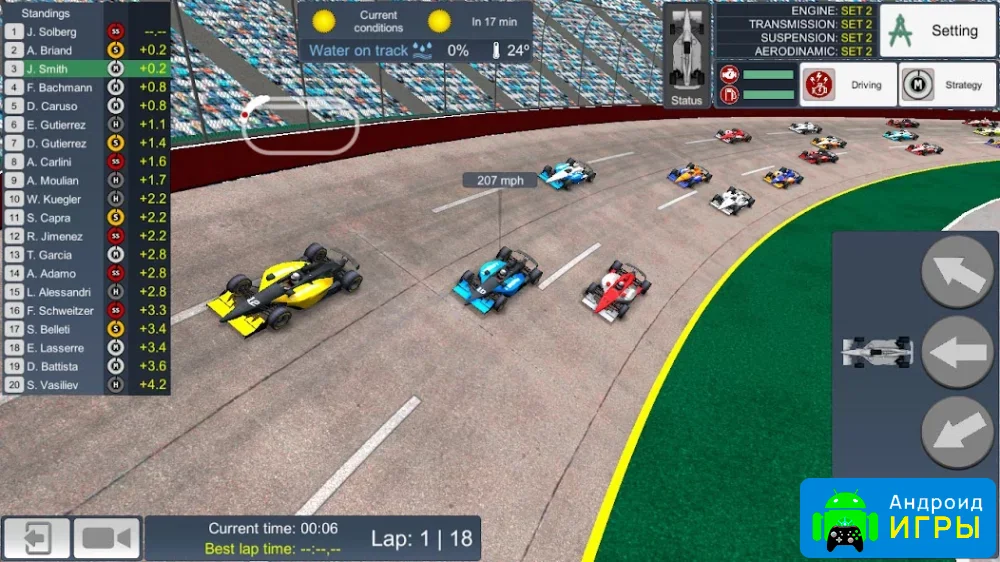Open the Driving options

pyautogui.click(x=846, y=86)
